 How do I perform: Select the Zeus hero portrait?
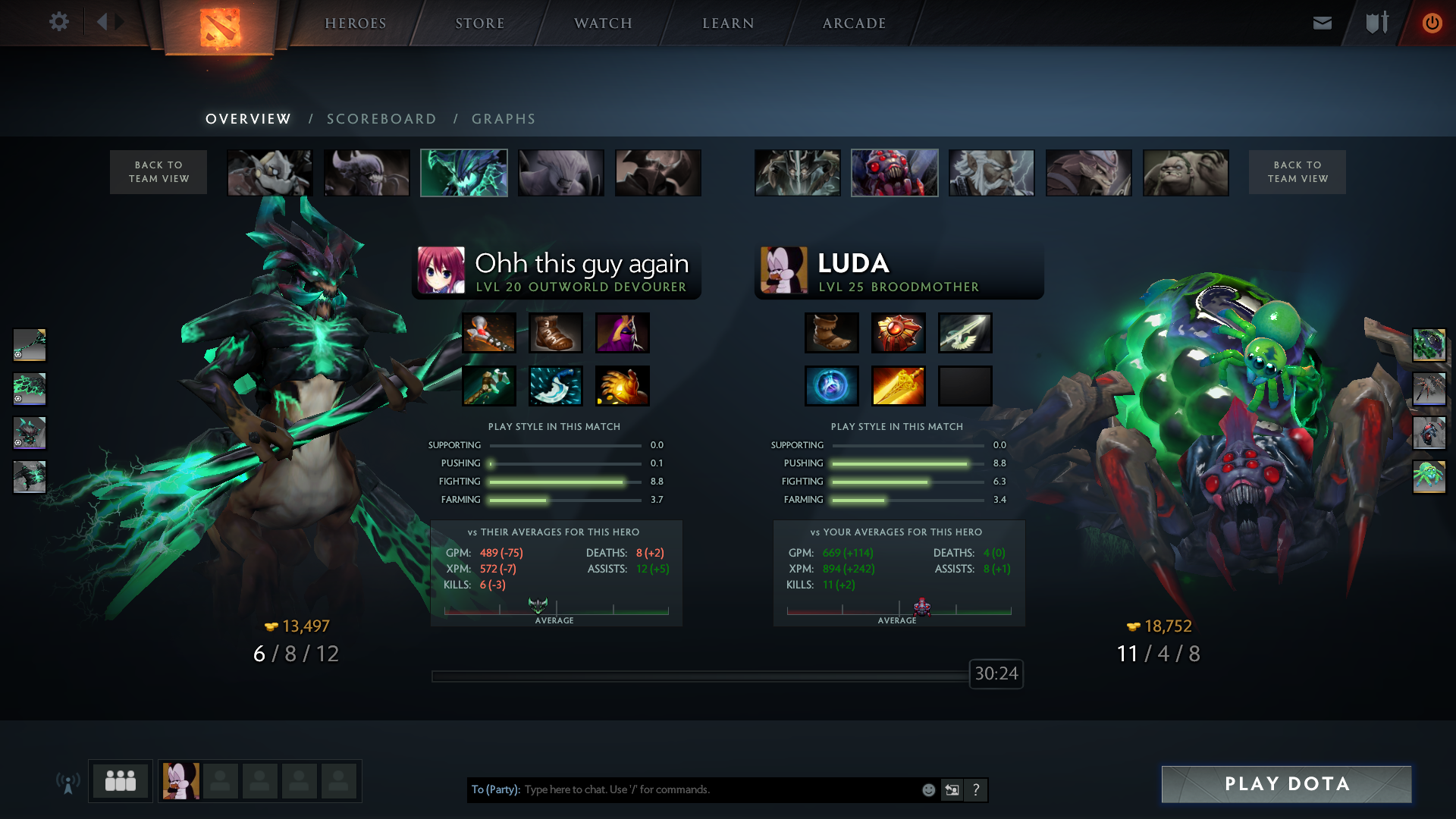(x=992, y=173)
